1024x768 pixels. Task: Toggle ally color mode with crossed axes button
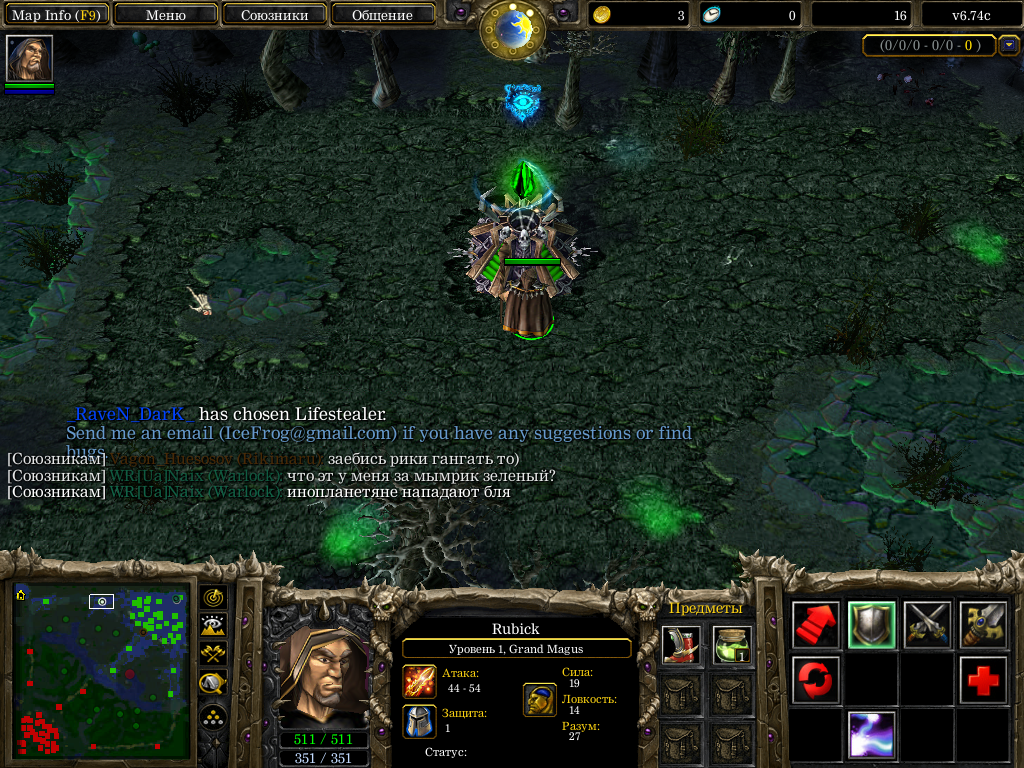coord(213,655)
